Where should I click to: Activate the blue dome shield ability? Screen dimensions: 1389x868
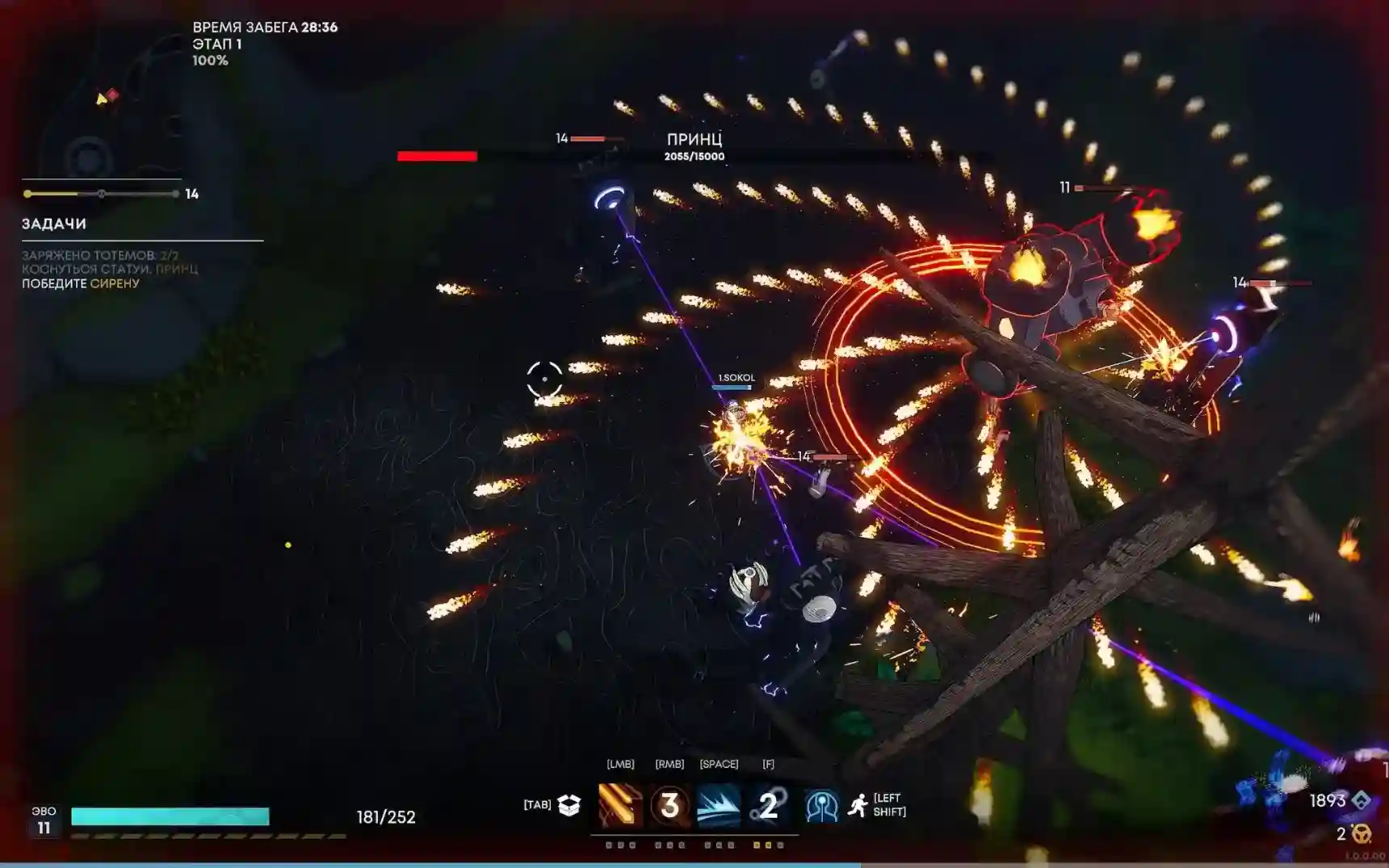click(x=821, y=806)
